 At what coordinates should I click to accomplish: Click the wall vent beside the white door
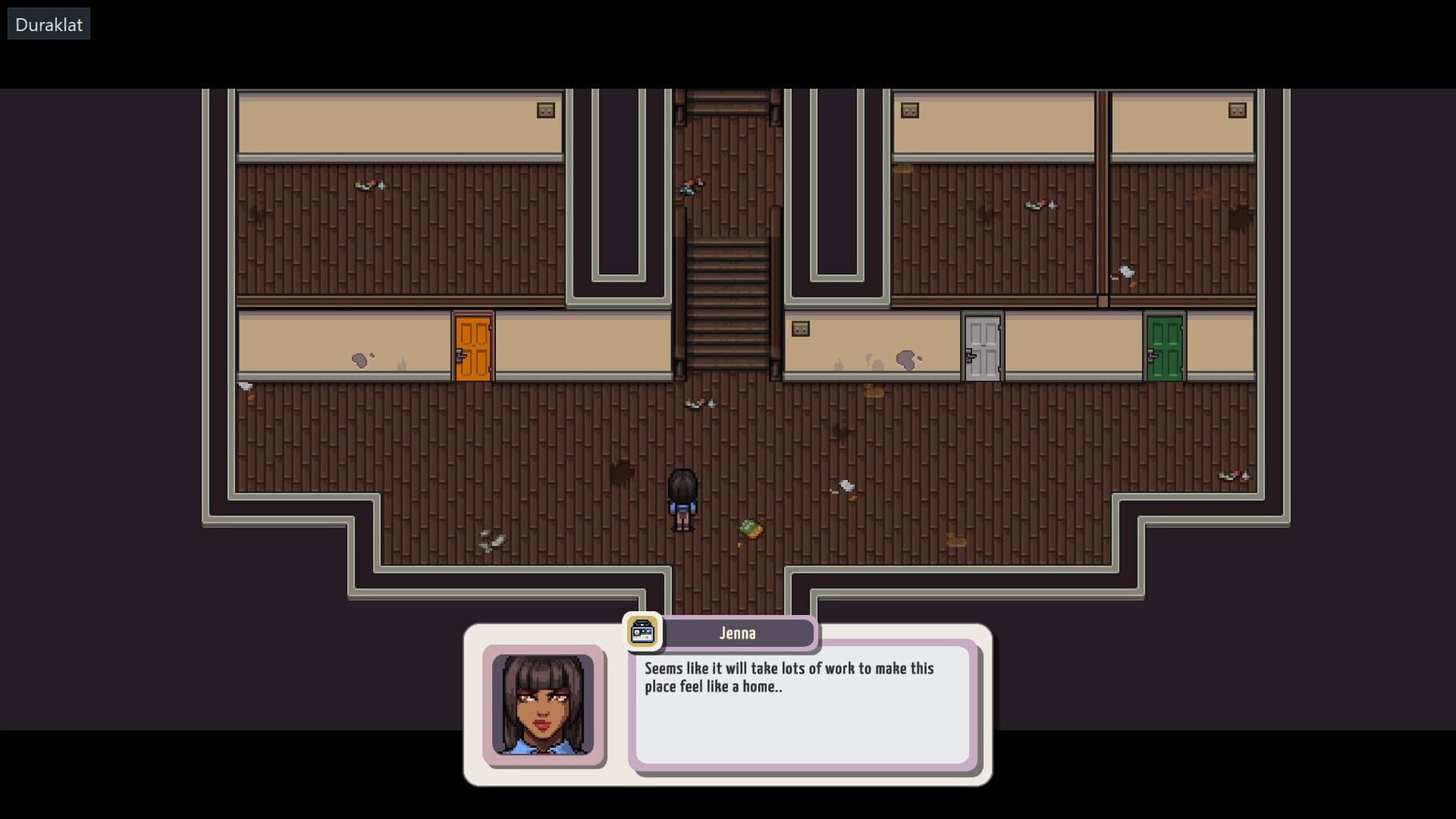click(799, 328)
